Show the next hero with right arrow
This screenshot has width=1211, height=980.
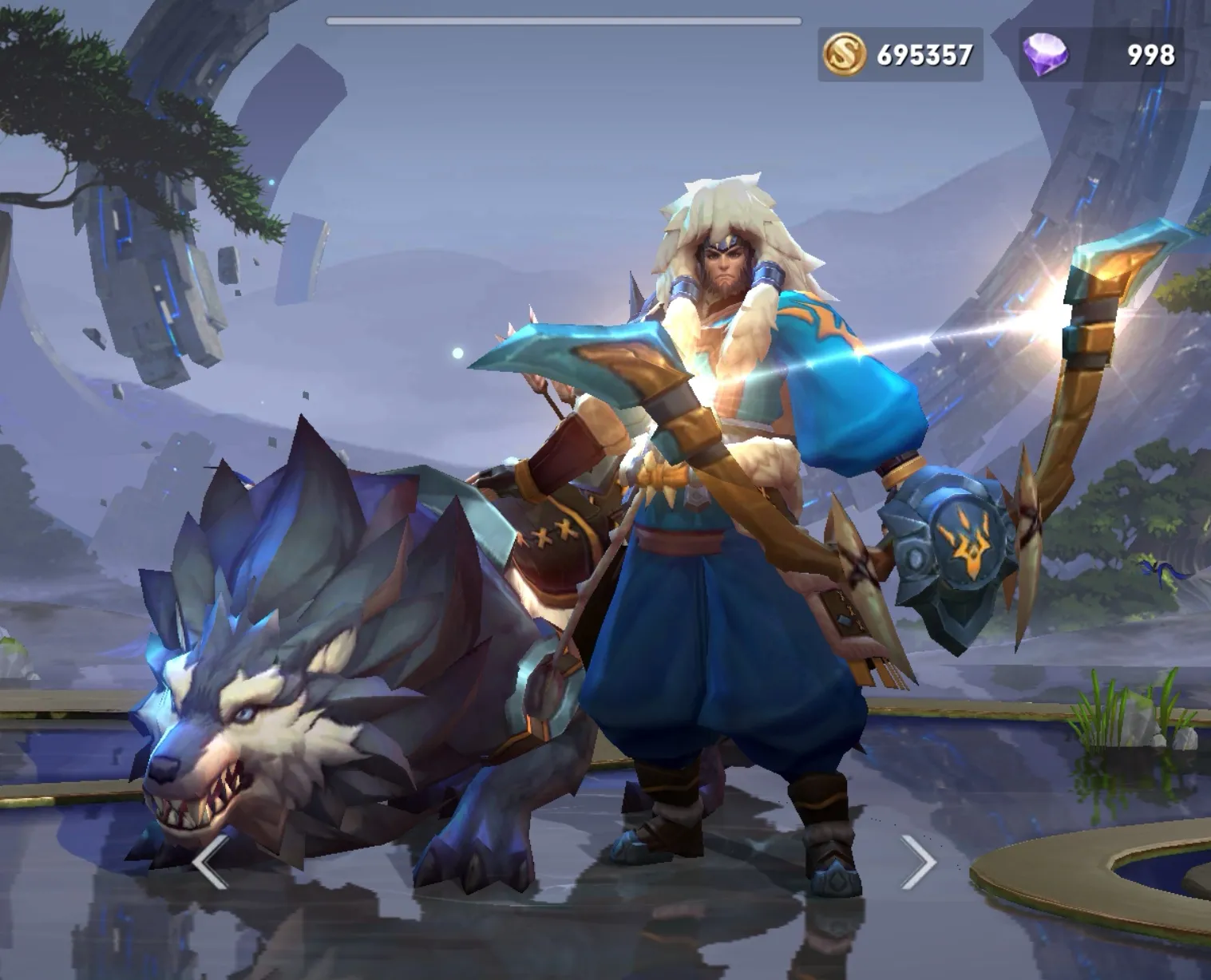(919, 862)
